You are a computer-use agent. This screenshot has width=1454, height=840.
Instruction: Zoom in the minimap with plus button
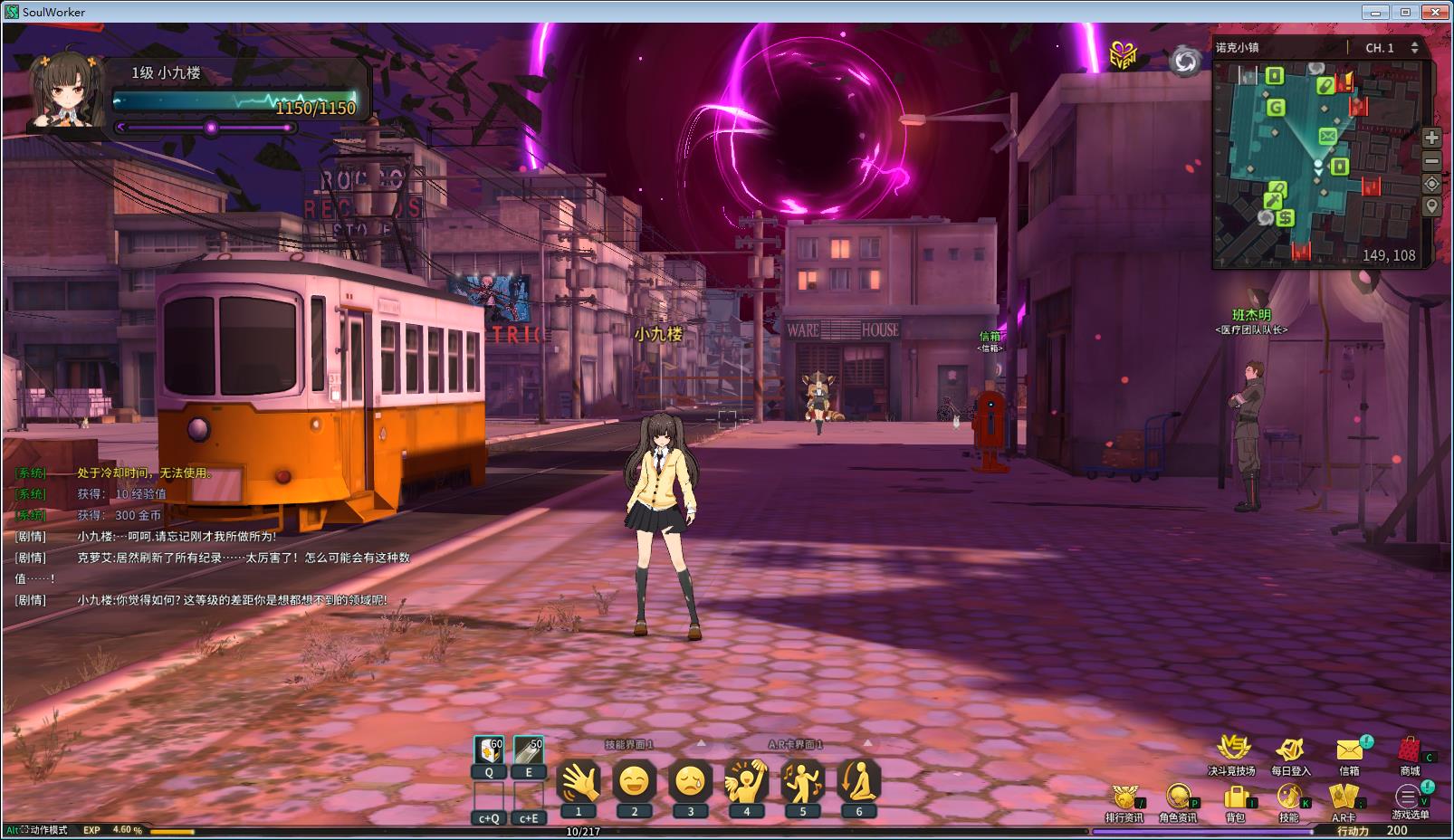(1431, 138)
